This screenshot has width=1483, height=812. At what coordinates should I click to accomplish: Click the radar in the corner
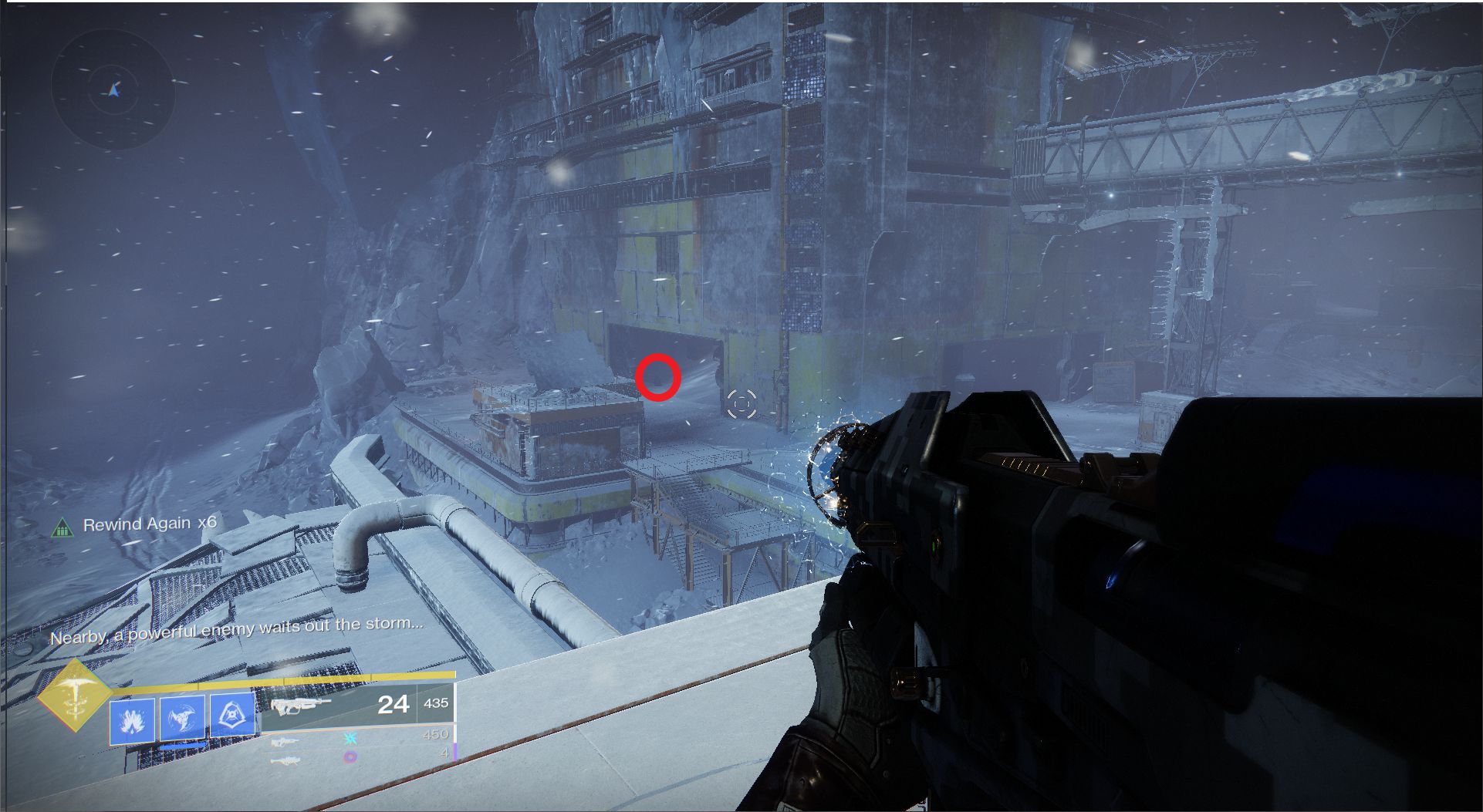click(113, 90)
